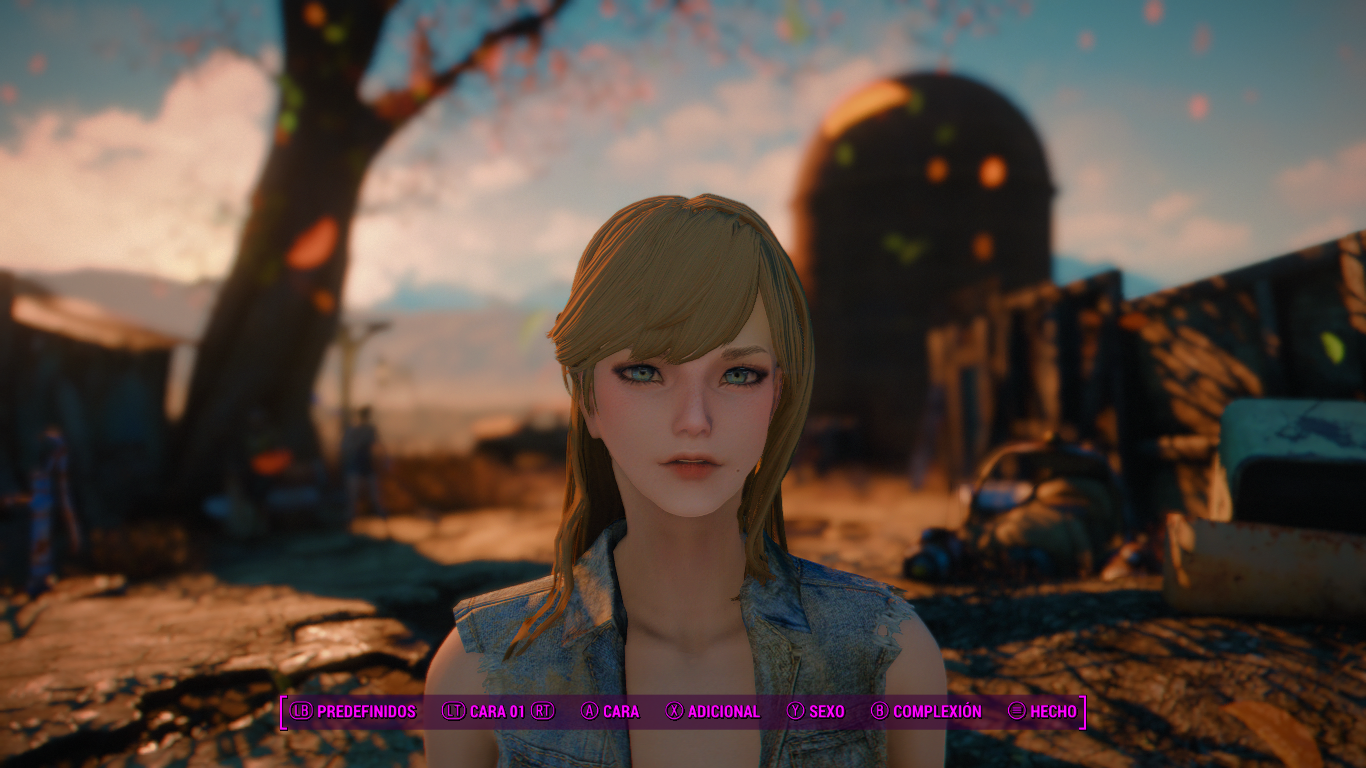Image resolution: width=1366 pixels, height=768 pixels.
Task: Click the circled B icon for COMPLEXIÓN
Action: point(878,712)
